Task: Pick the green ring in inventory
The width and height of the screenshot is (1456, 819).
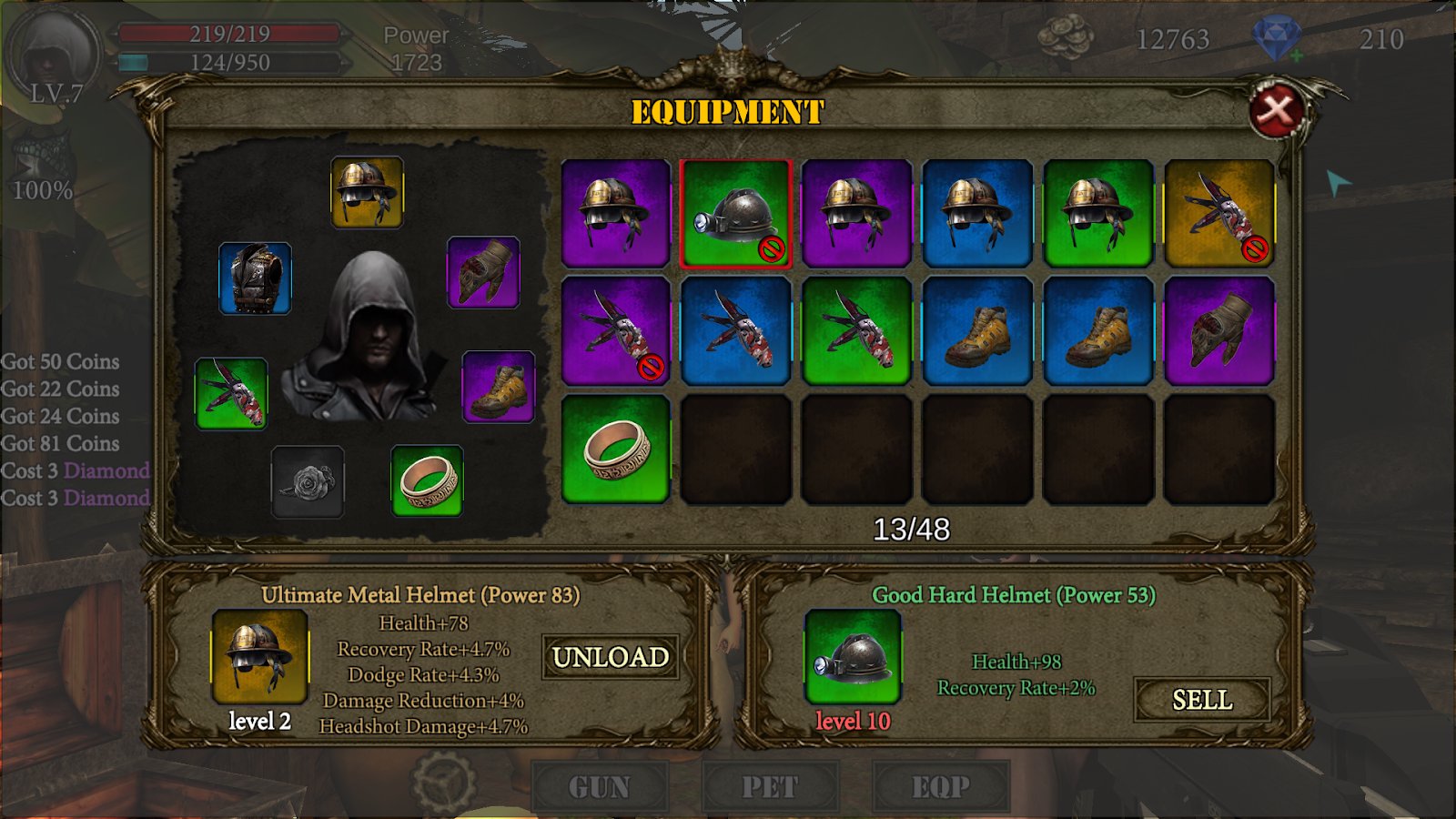Action: pyautogui.click(x=615, y=449)
